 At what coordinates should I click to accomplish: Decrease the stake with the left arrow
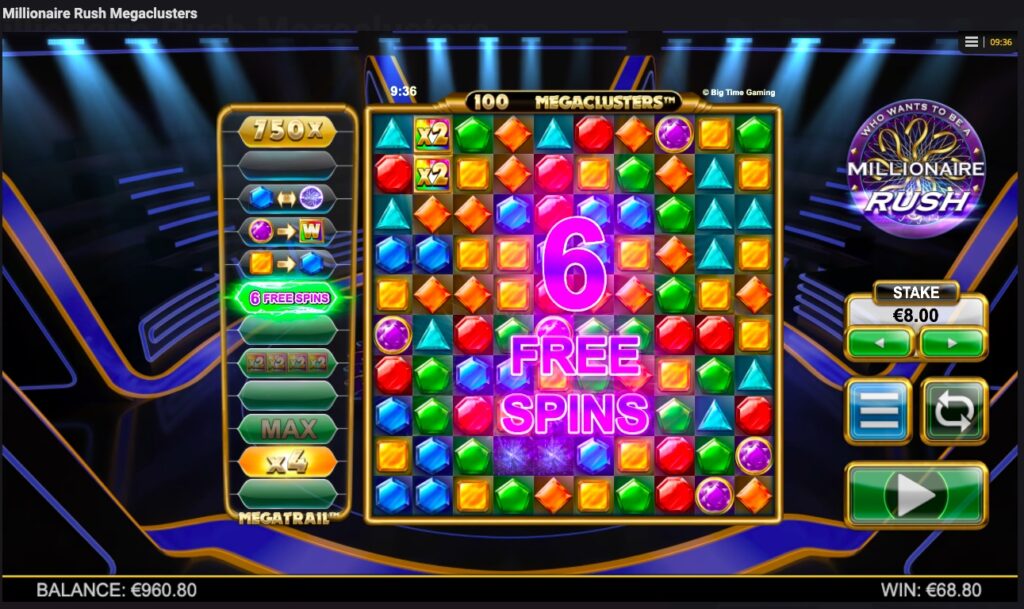[879, 342]
